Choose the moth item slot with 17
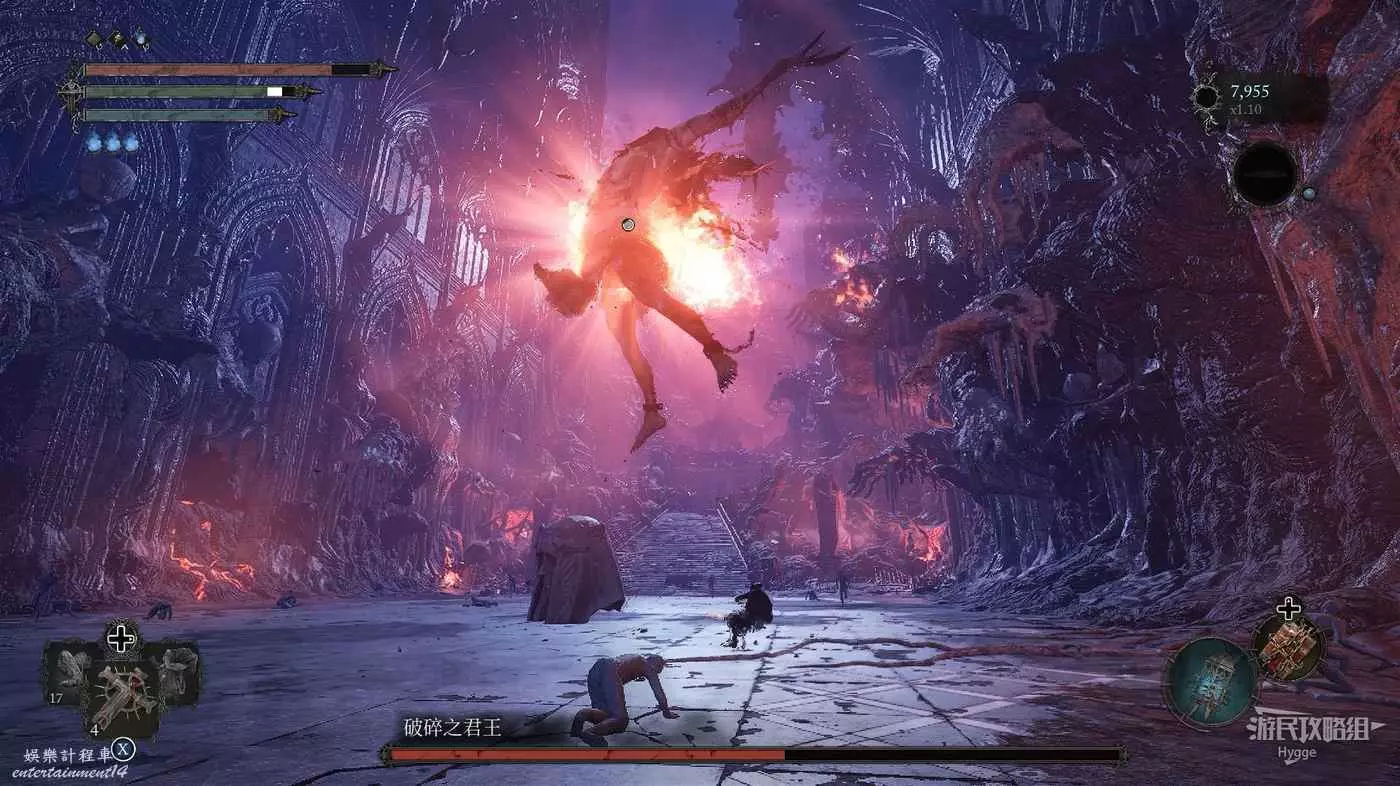Viewport: 1400px width, 786px height. tap(74, 667)
